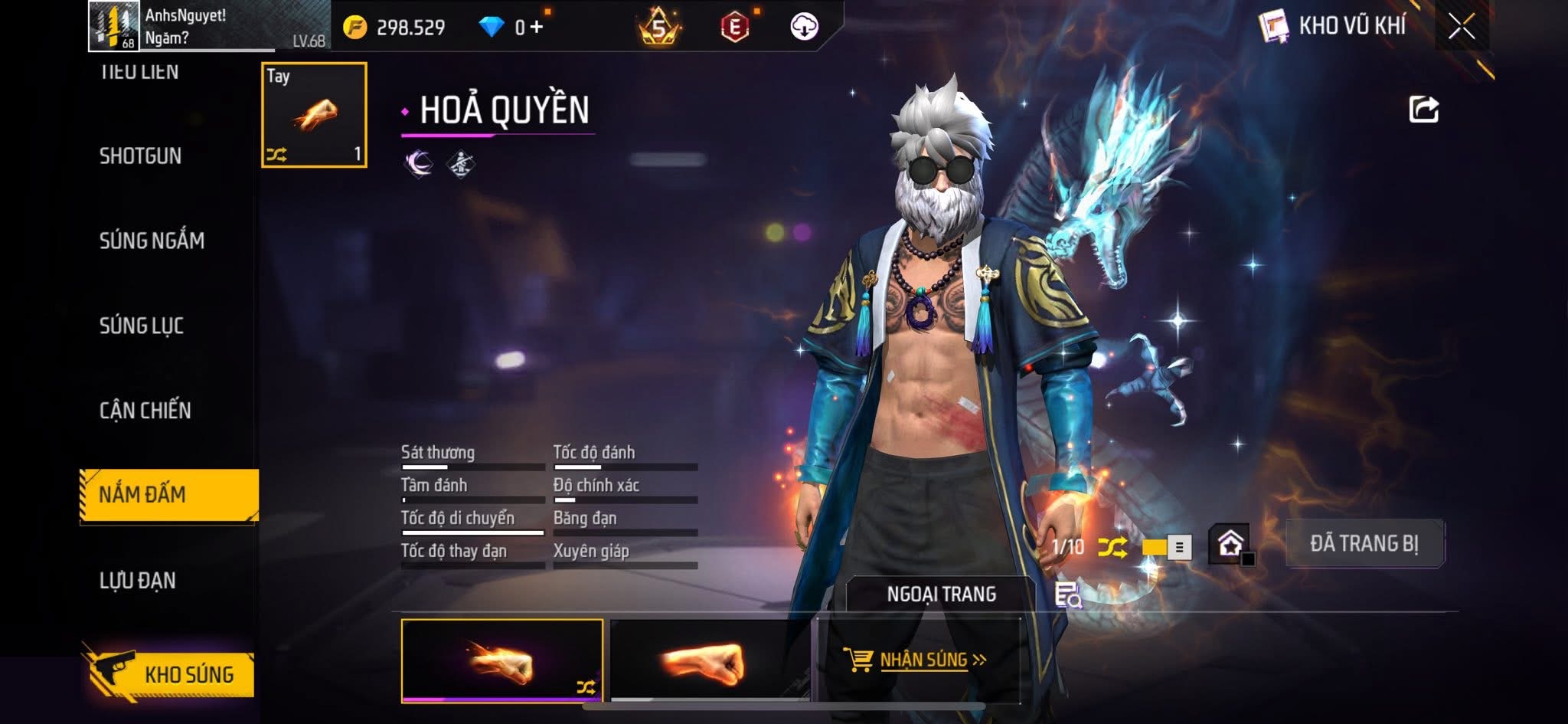Toggle the yellow shuffle skins icon
This screenshot has height=724, width=1568.
(x=1112, y=547)
